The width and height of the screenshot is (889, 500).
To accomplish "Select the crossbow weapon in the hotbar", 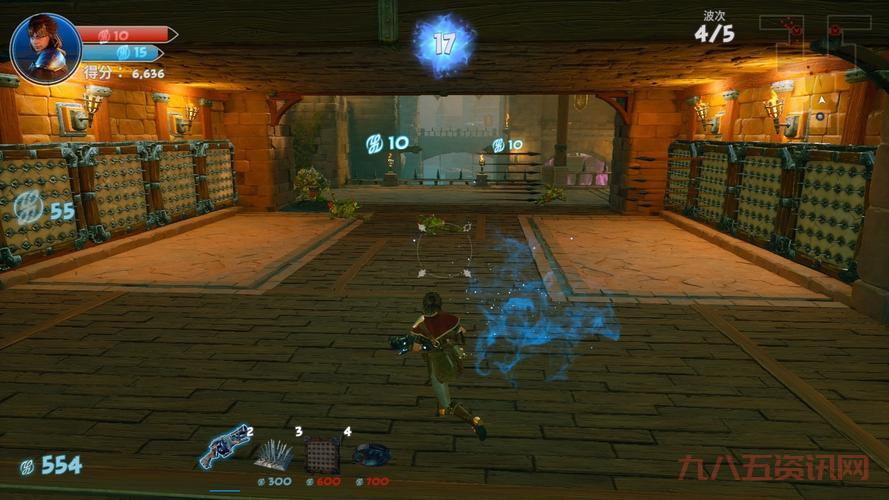I will 225,447.
